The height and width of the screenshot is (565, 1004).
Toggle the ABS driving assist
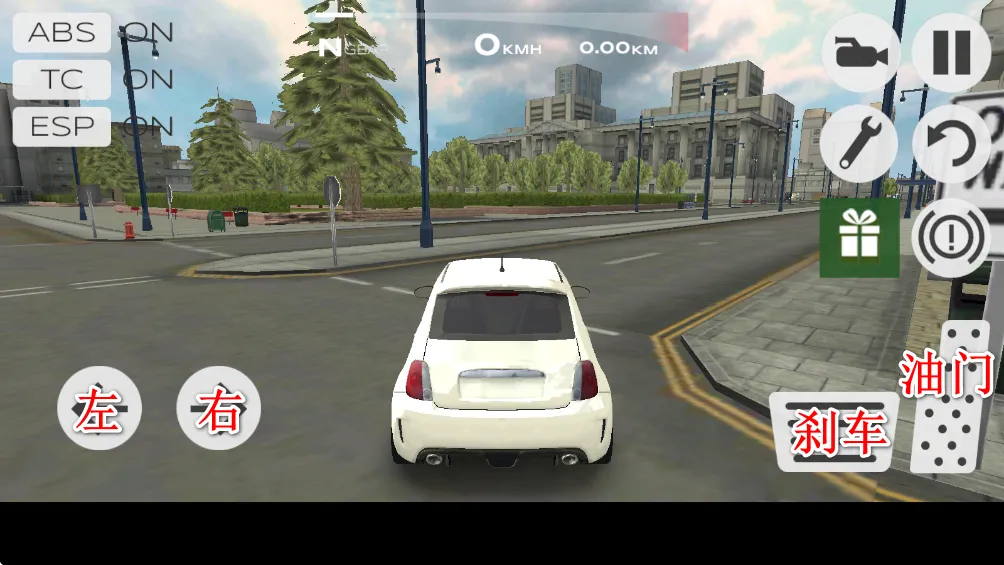pos(62,32)
